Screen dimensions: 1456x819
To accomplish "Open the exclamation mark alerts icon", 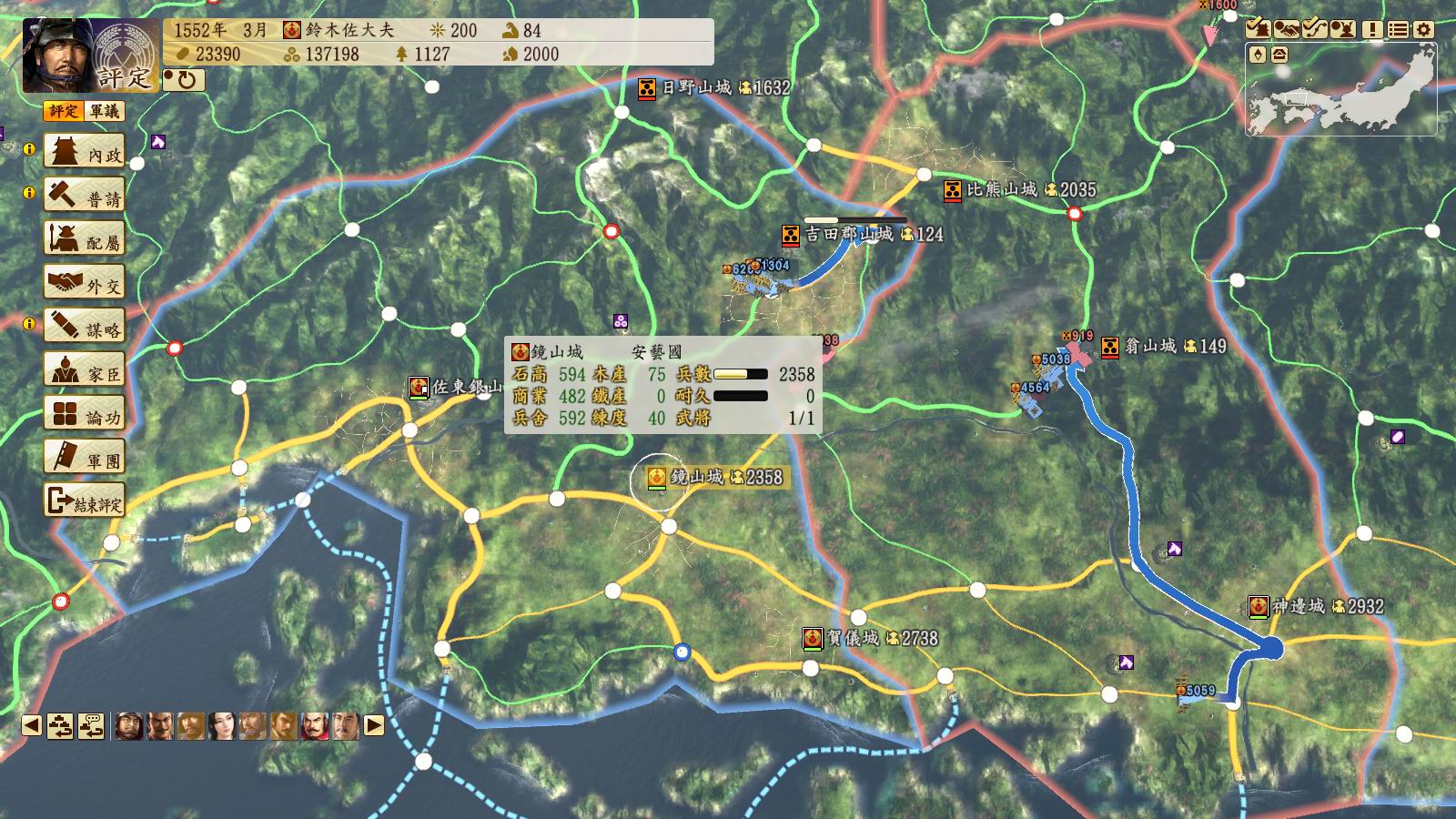I will click(x=1372, y=29).
